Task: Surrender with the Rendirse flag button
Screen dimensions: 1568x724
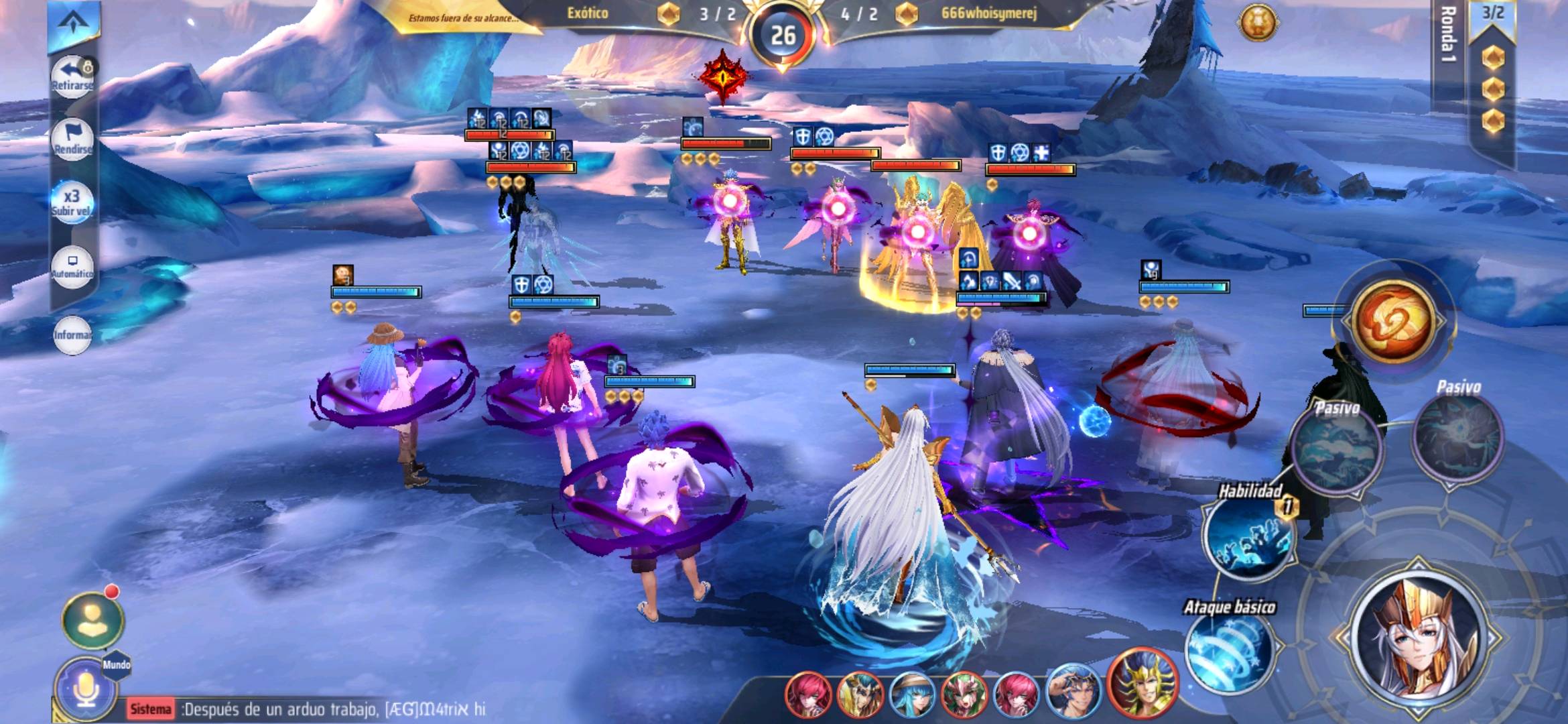Action: click(72, 139)
